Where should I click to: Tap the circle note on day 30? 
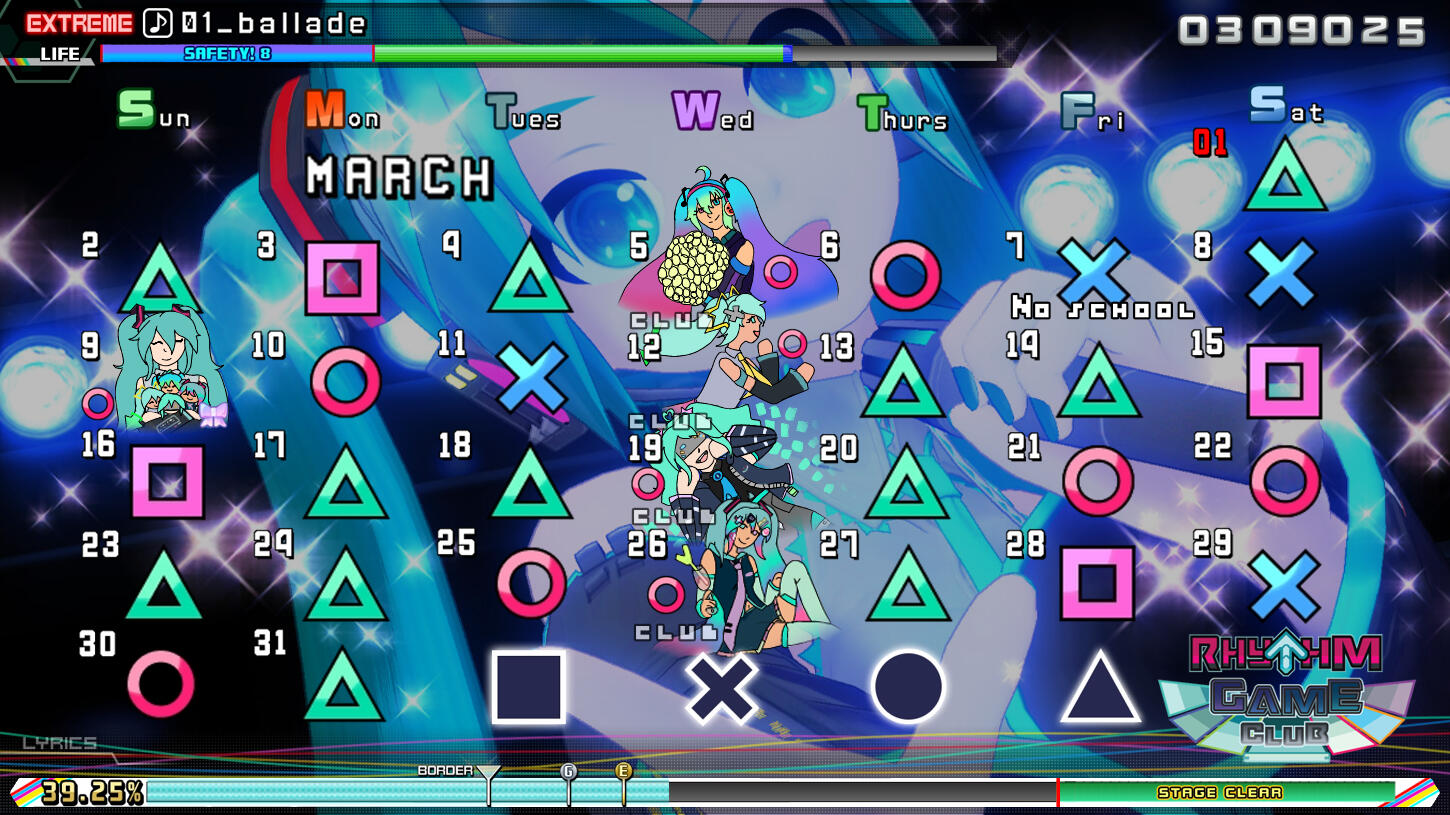pyautogui.click(x=161, y=684)
